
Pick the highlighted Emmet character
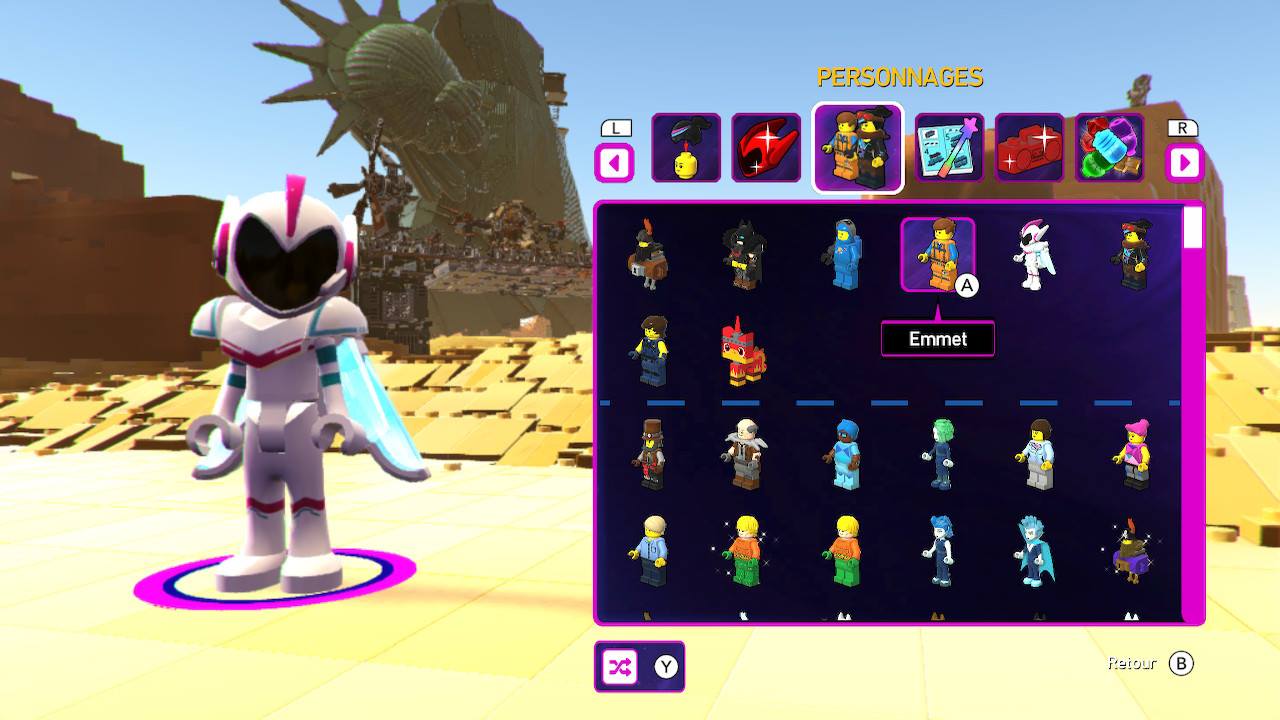coord(937,255)
